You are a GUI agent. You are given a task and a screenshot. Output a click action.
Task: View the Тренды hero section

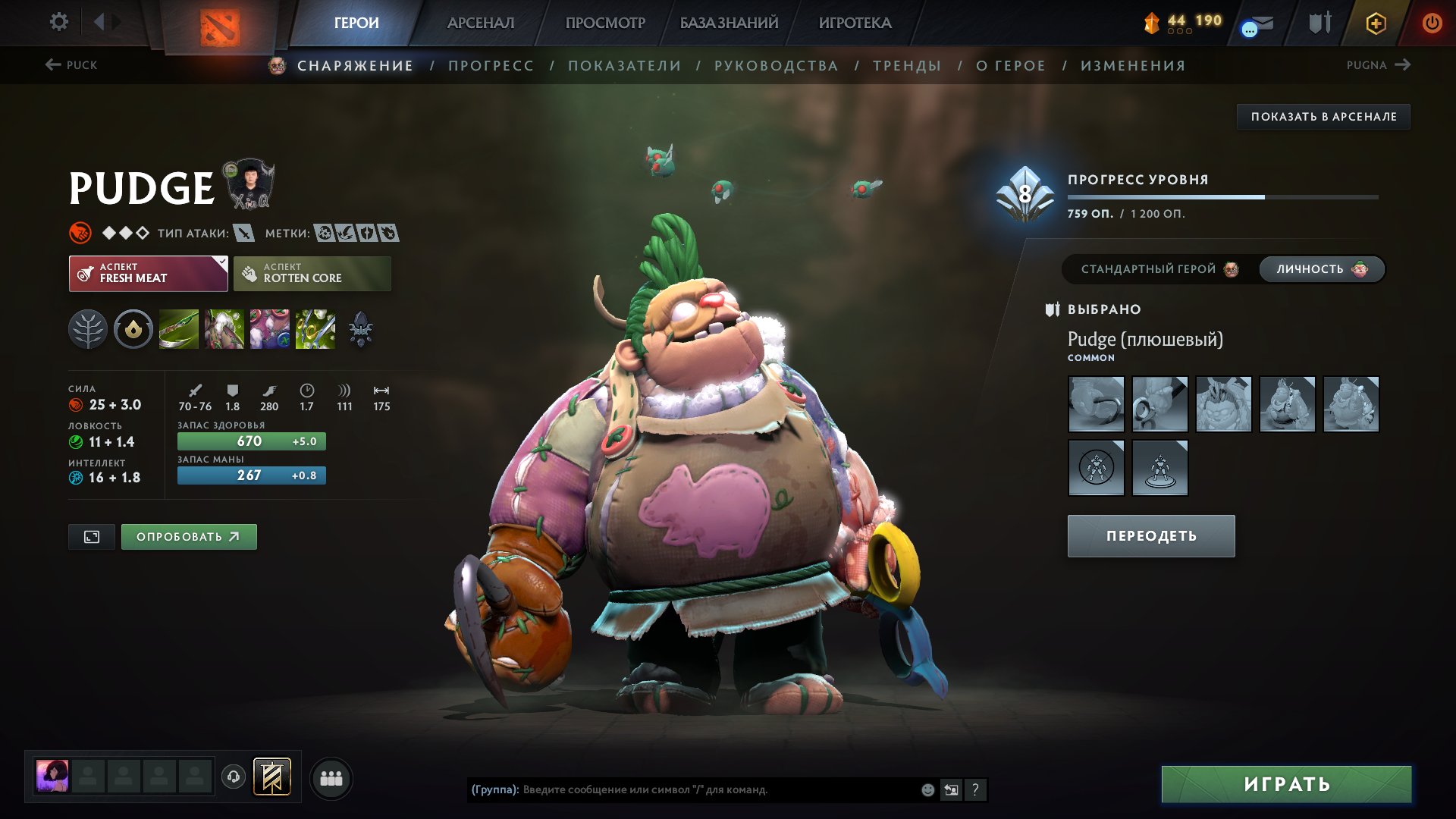907,66
